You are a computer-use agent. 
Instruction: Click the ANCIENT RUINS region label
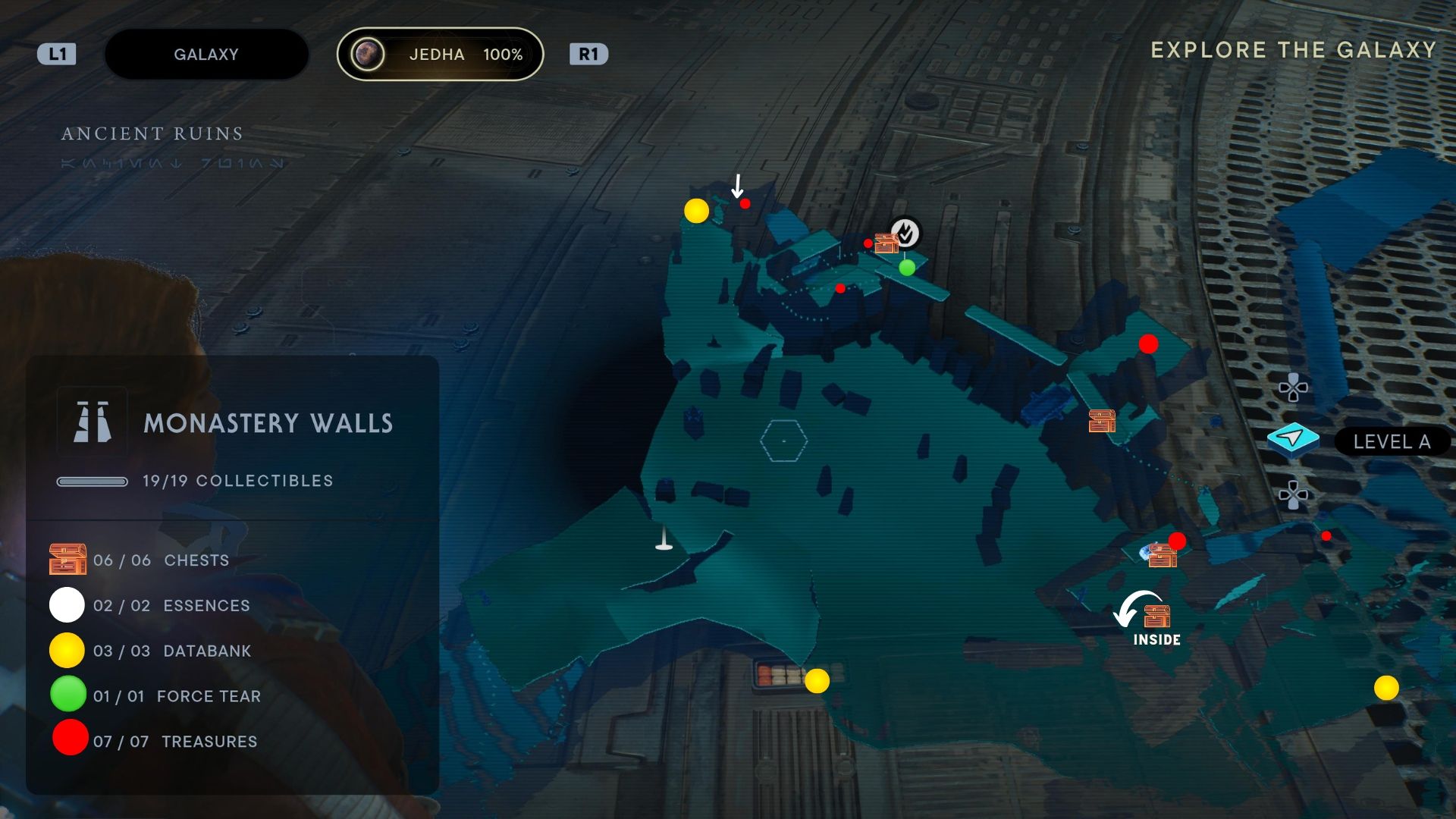(152, 133)
